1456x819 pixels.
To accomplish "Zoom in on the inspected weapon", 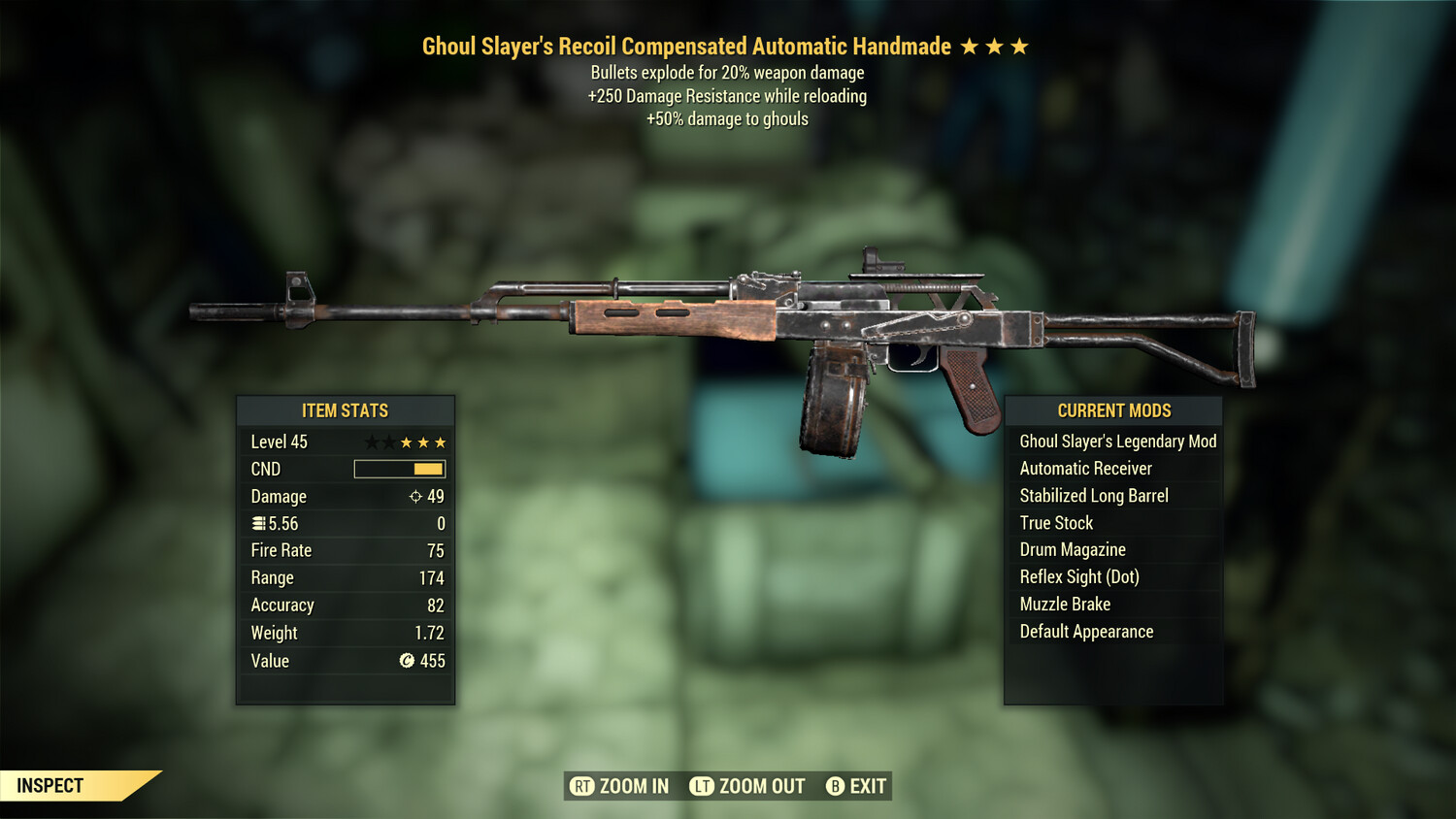I will click(619, 786).
